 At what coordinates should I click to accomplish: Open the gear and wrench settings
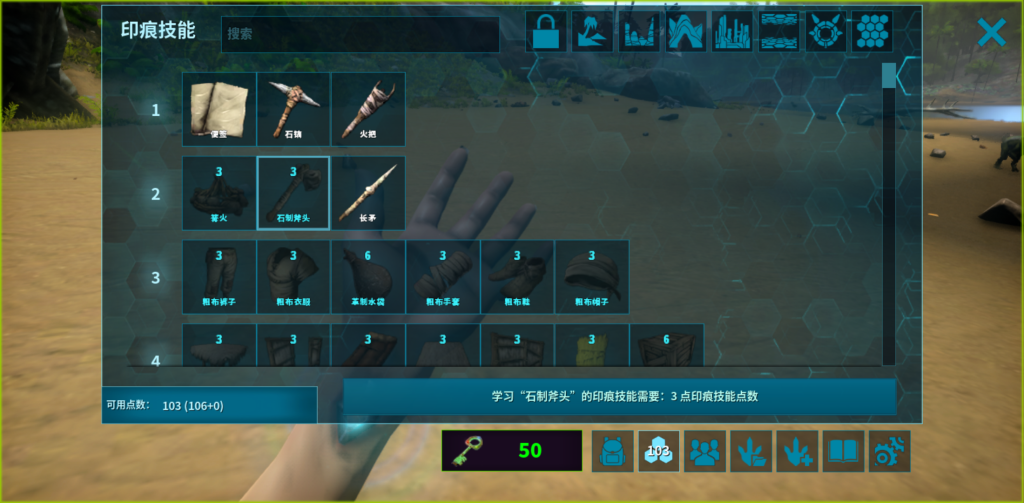pos(889,451)
